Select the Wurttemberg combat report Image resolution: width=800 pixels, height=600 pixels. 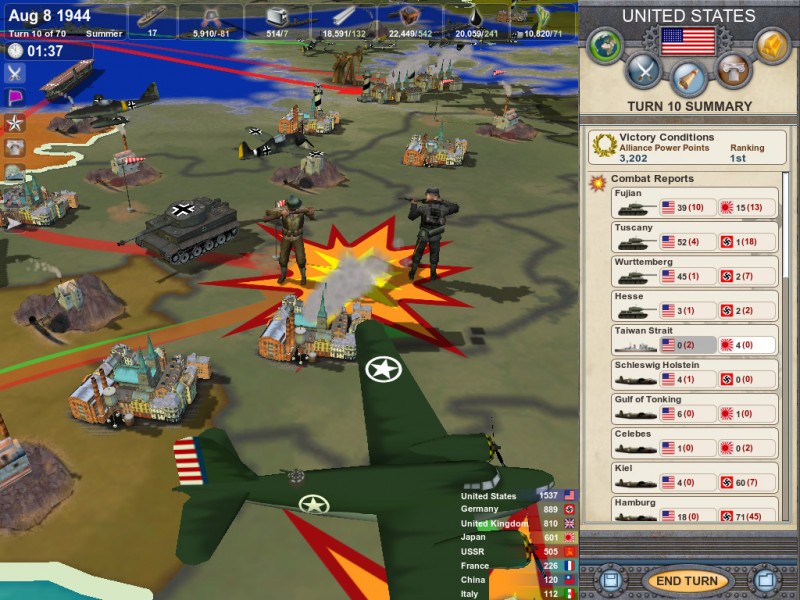click(x=695, y=270)
